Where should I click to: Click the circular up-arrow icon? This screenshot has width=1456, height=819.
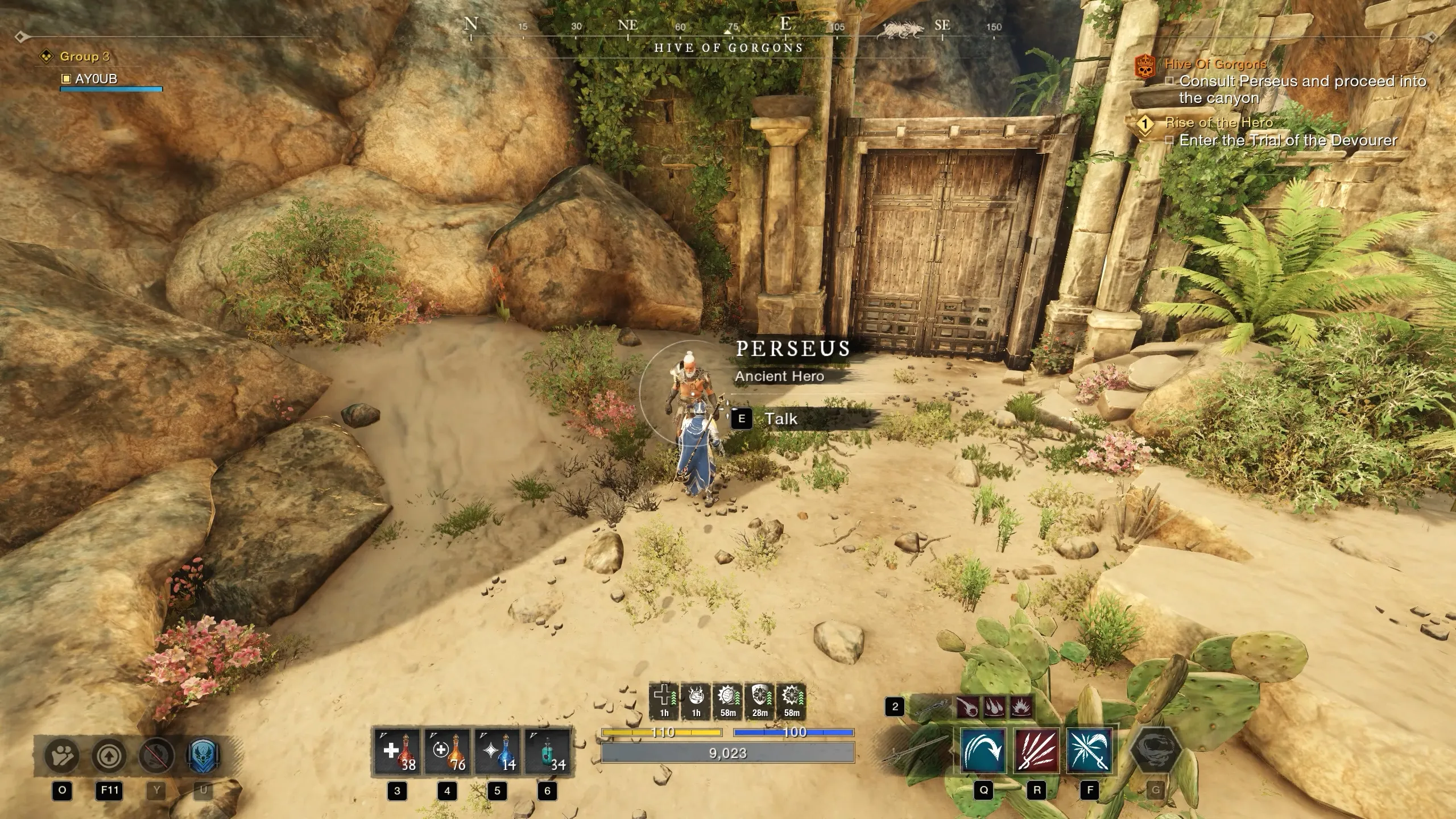[109, 756]
